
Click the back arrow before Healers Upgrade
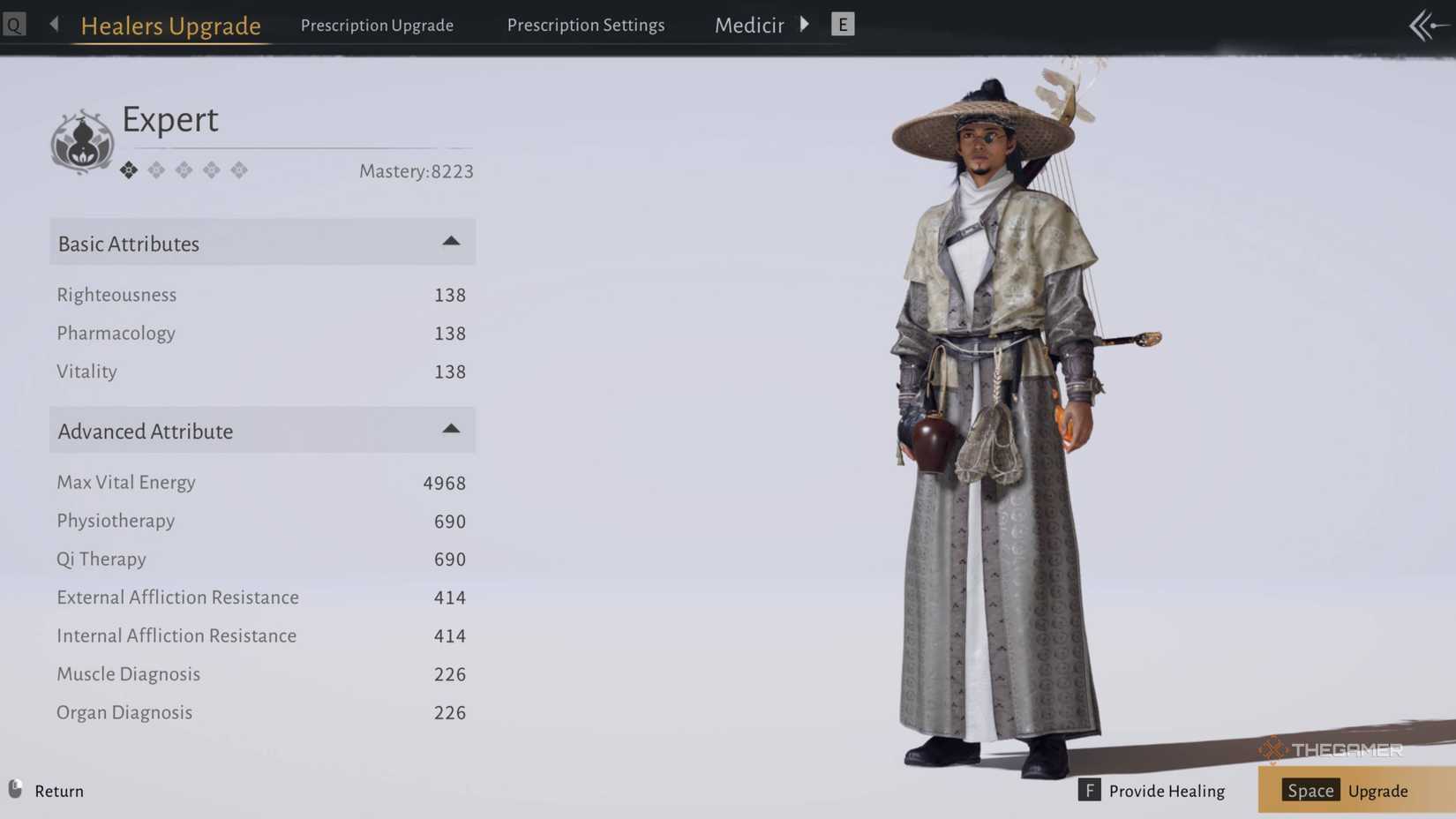coord(53,24)
